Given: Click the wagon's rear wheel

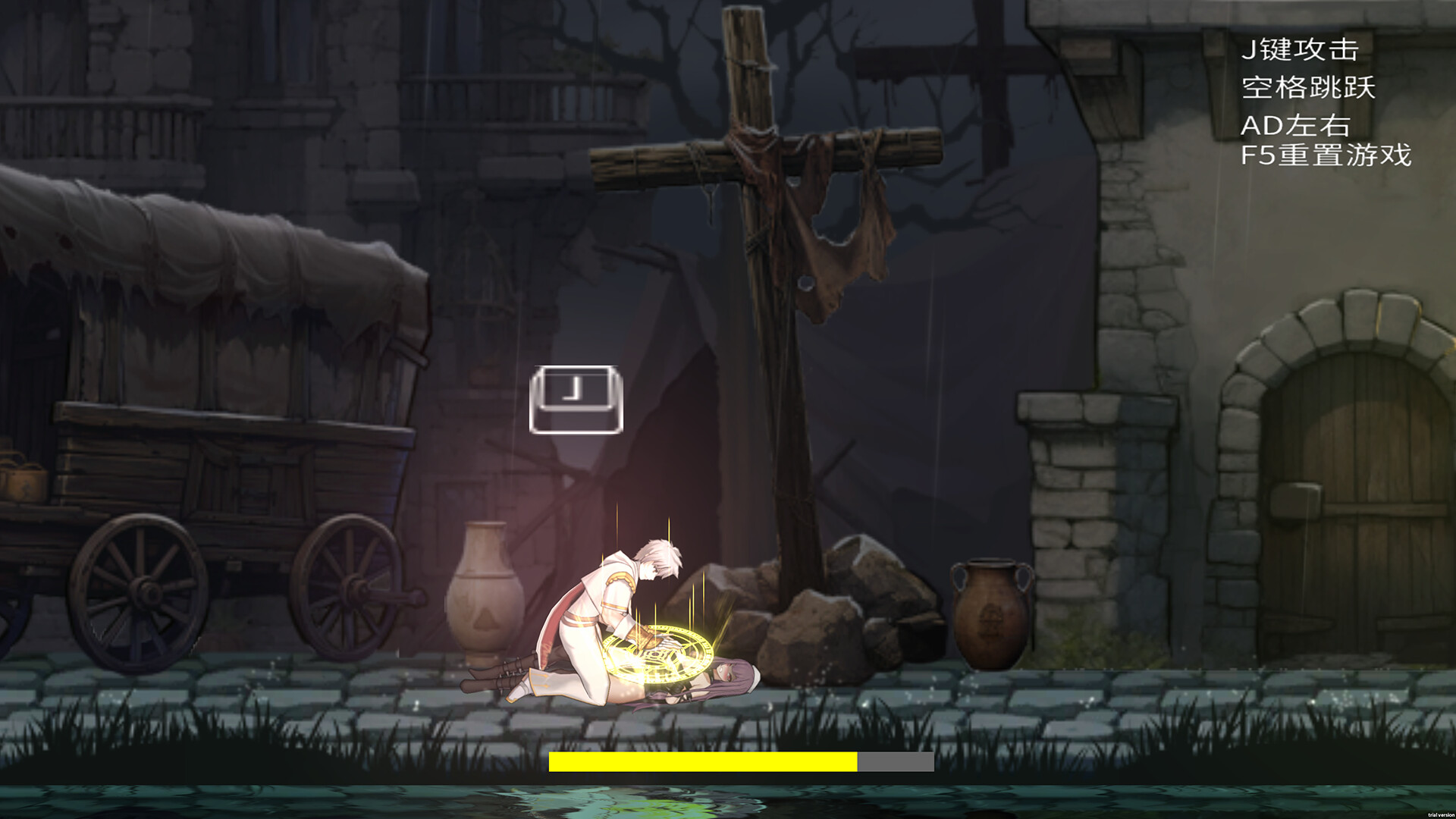Looking at the screenshot, I should [349, 584].
